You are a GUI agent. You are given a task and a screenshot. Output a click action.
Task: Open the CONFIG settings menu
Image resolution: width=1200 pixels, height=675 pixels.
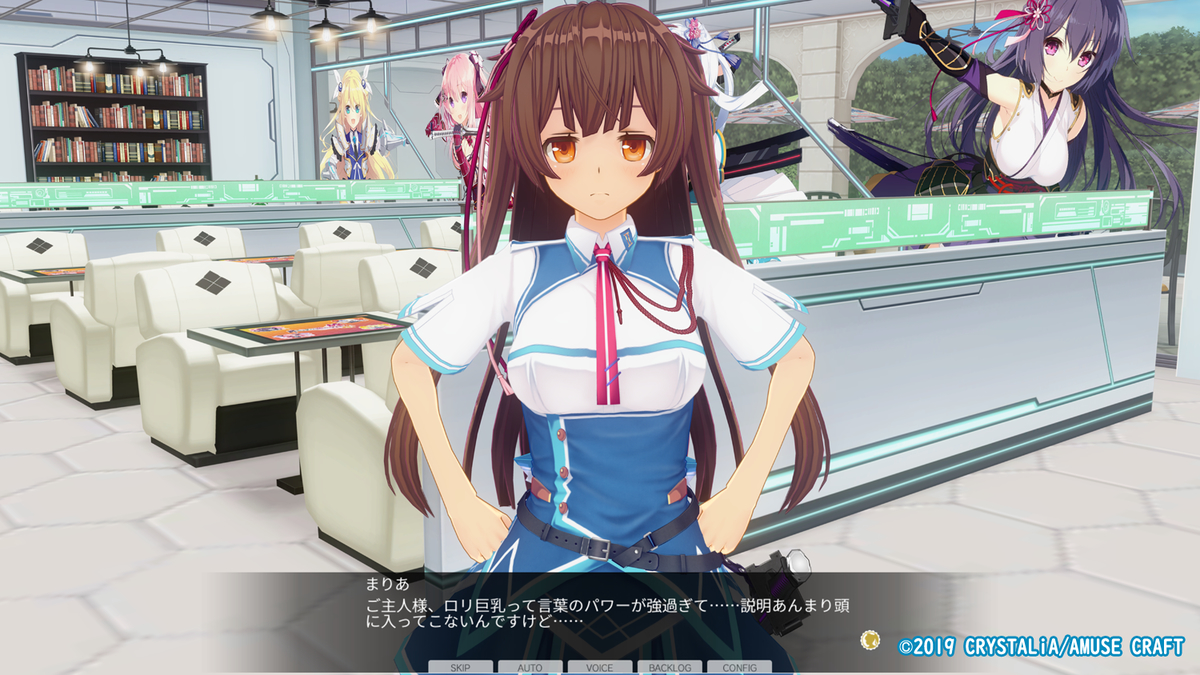click(739, 667)
